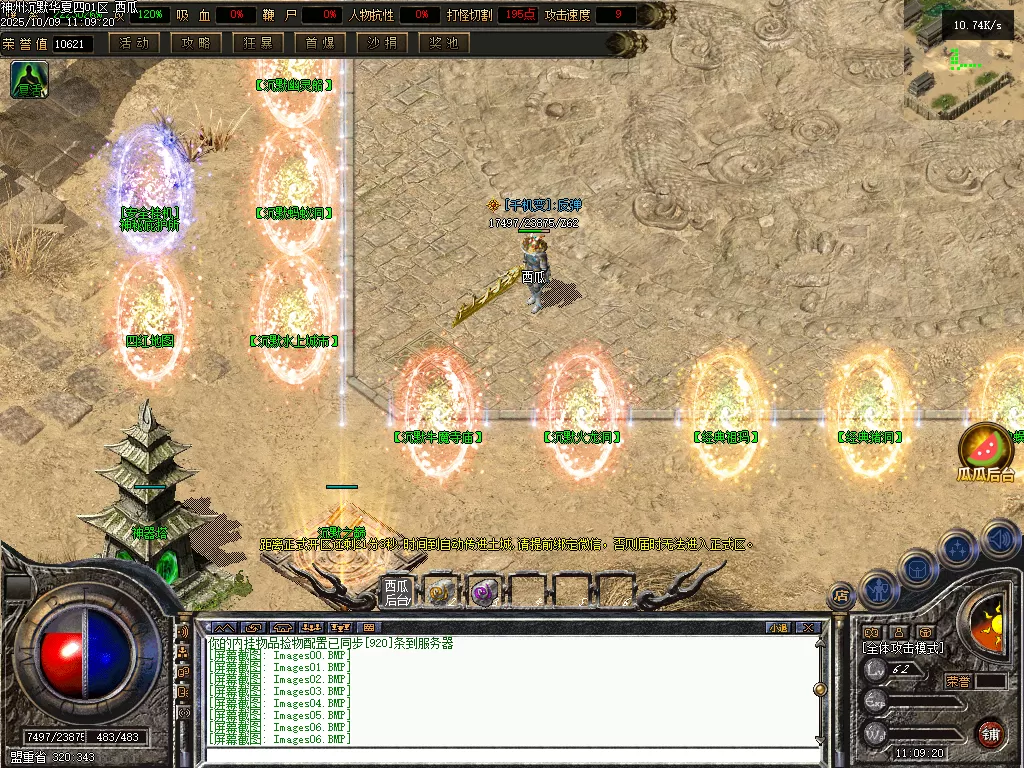Viewport: 1024px width, 768px height.
Task: Click the 小退 logout button
Action: pos(777,627)
